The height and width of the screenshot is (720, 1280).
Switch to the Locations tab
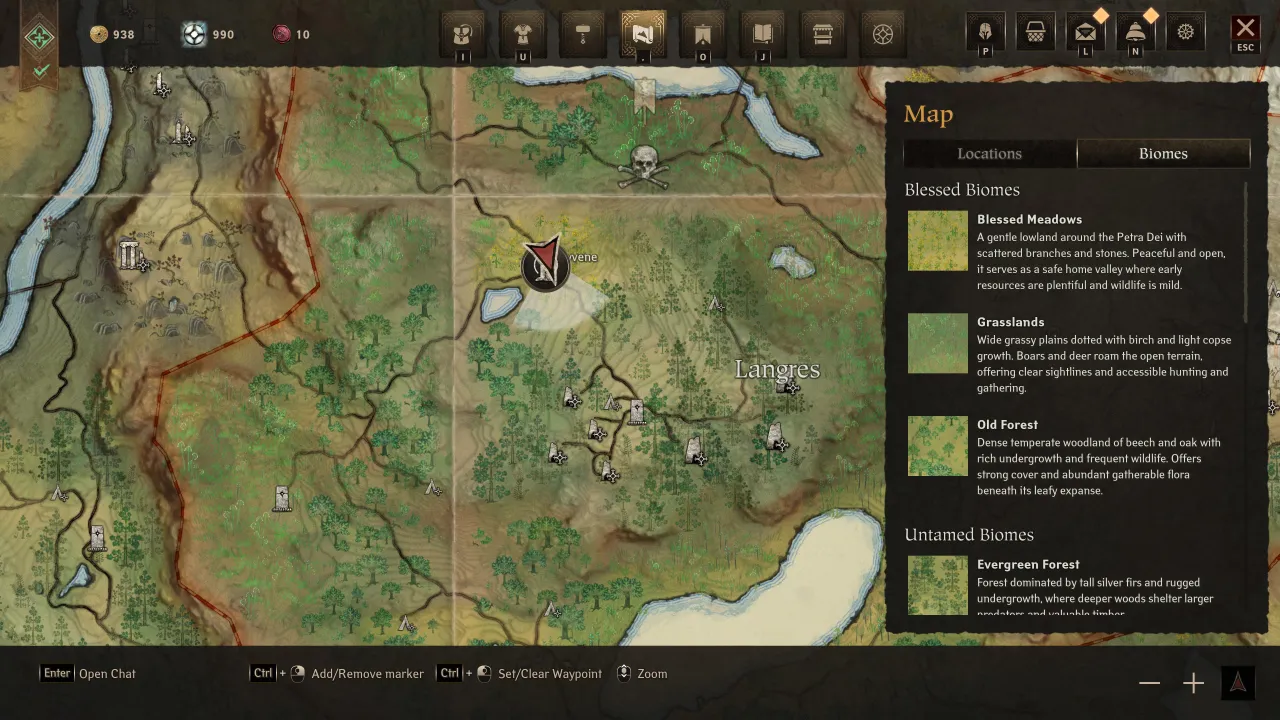coord(989,153)
